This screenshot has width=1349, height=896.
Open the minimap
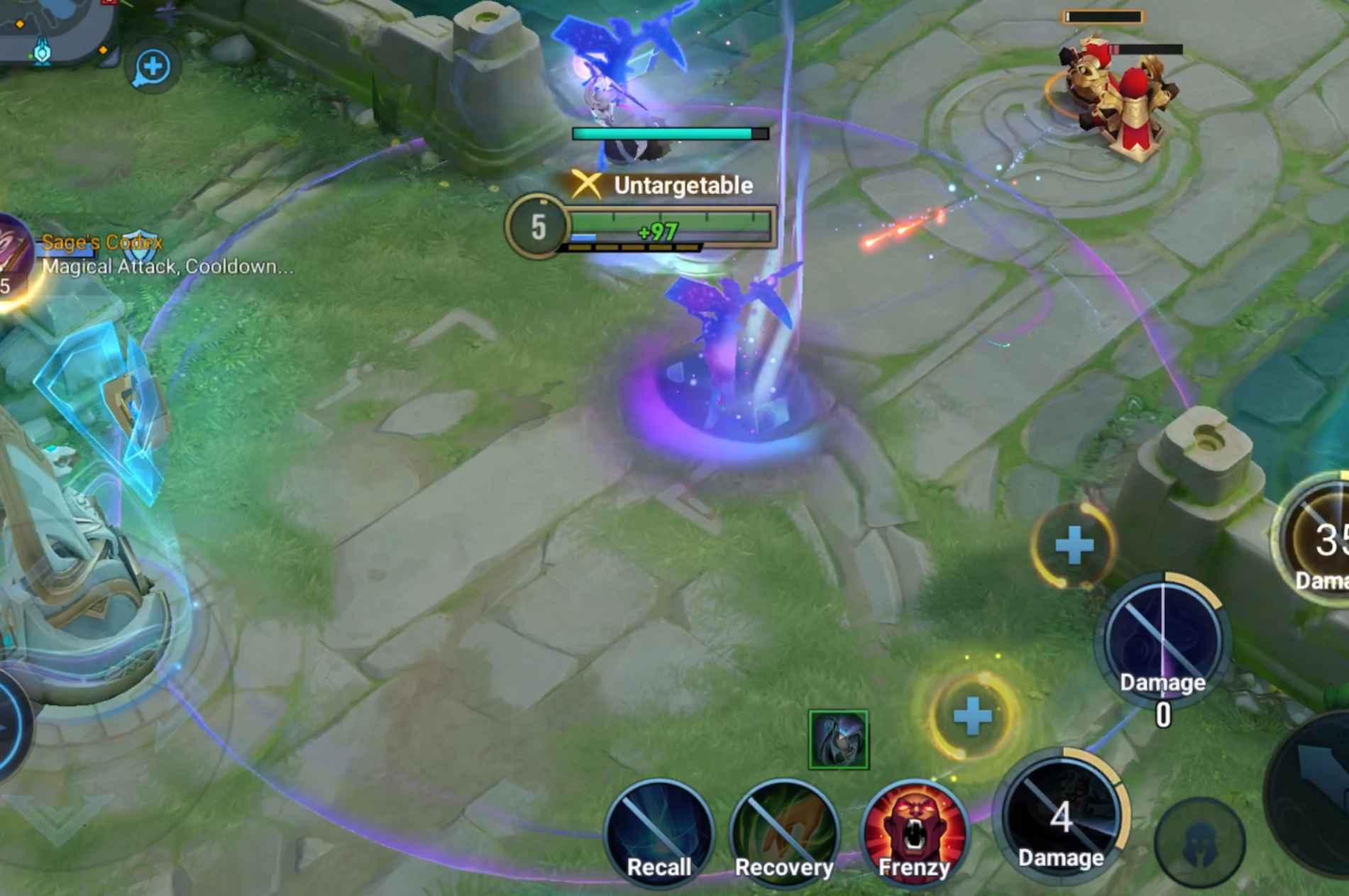(50, 28)
